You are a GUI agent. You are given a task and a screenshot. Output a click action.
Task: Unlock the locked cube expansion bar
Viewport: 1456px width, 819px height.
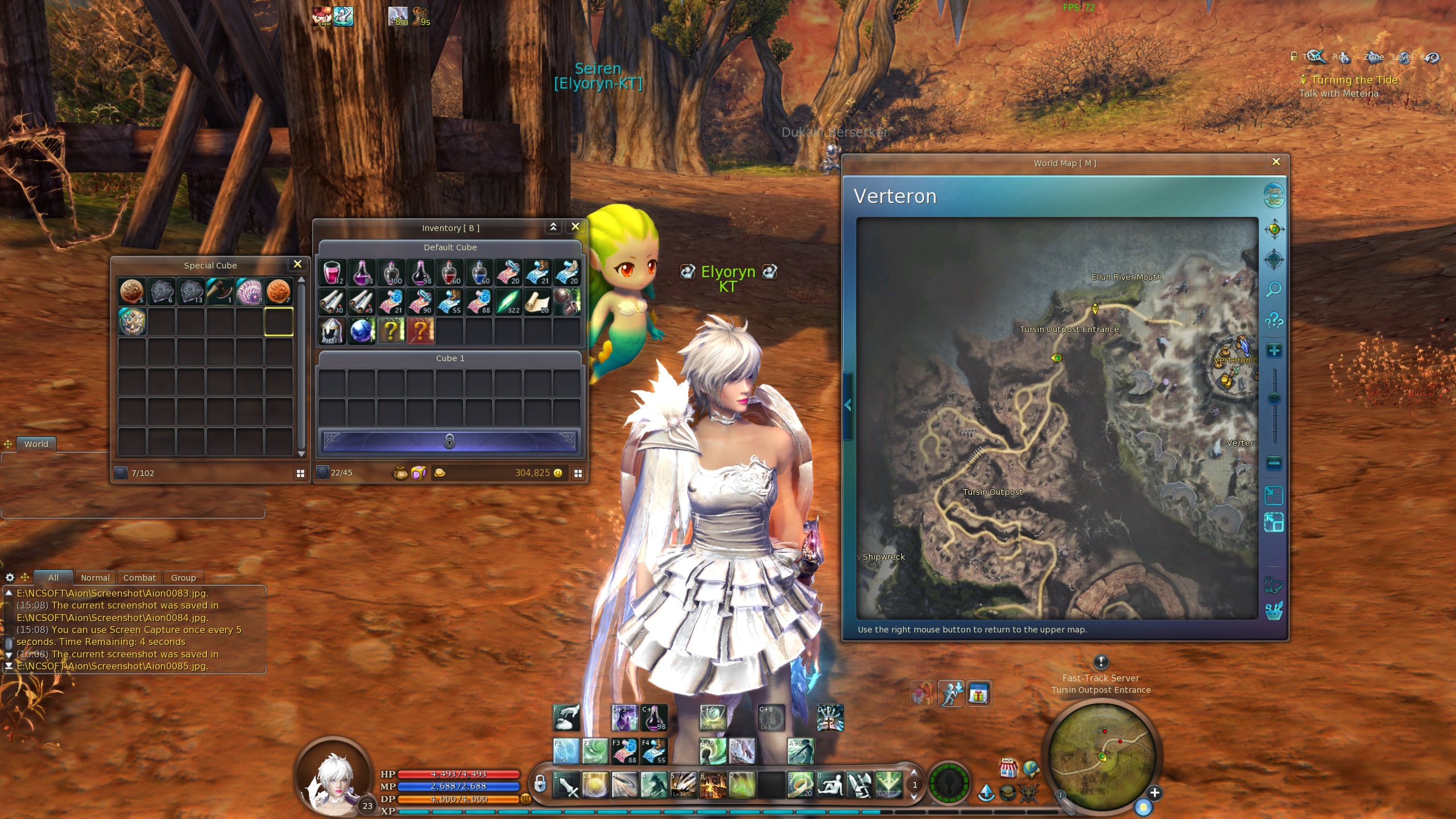(x=449, y=441)
